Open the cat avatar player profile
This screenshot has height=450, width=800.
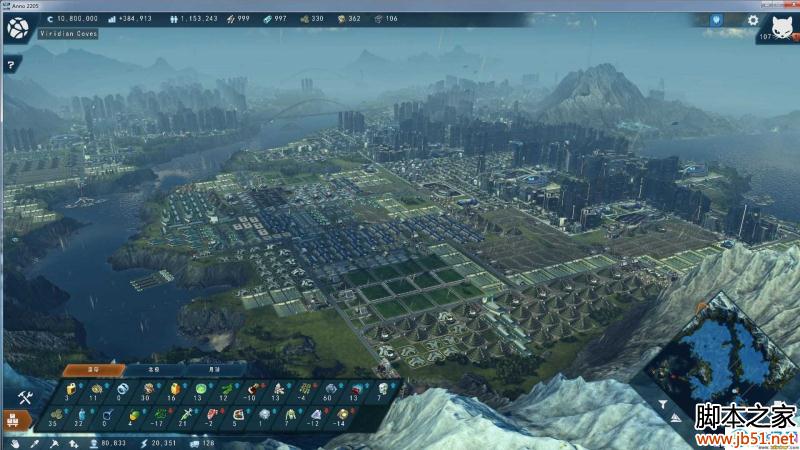click(781, 26)
